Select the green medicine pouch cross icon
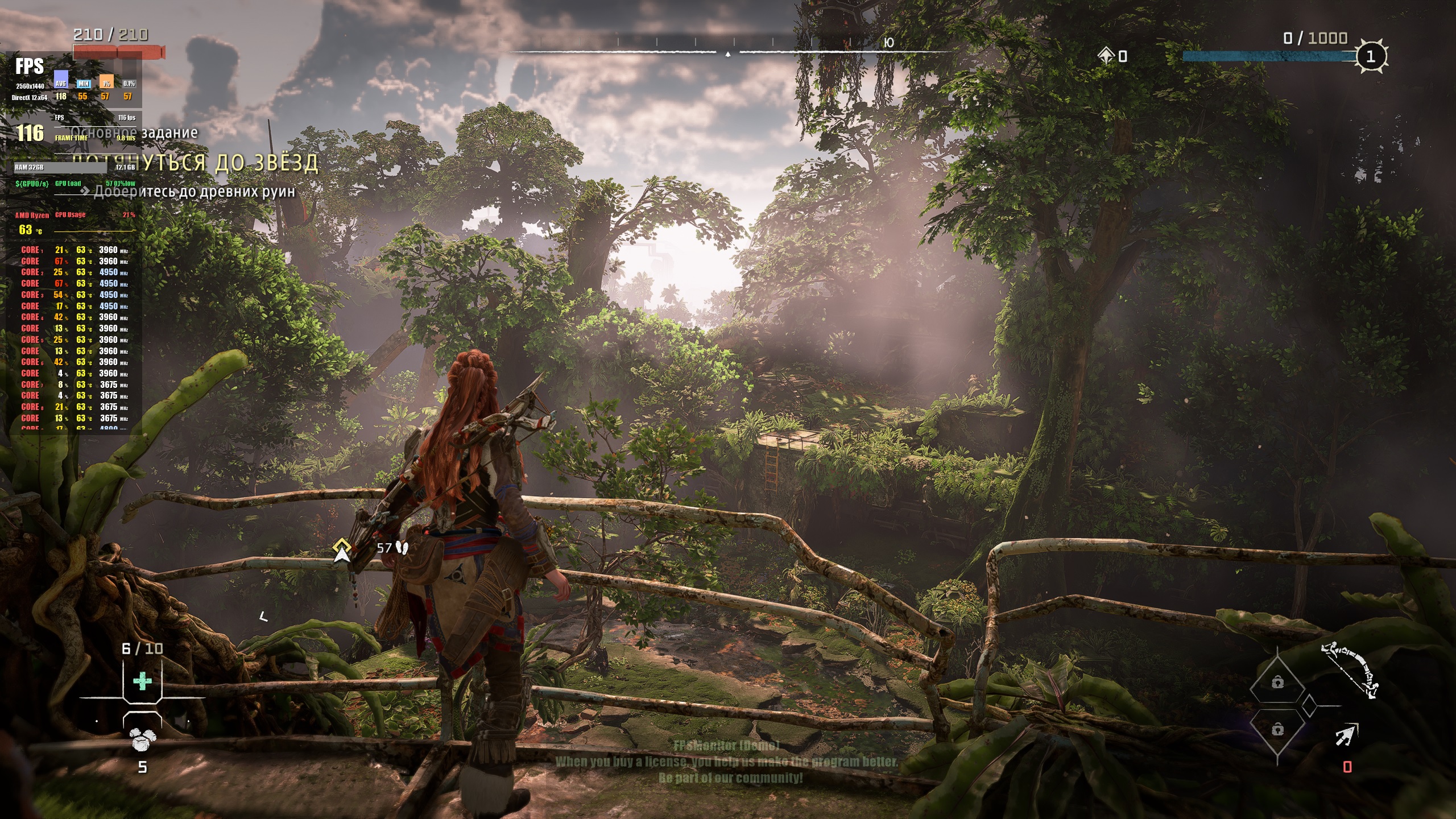This screenshot has height=819, width=1456. [x=142, y=681]
